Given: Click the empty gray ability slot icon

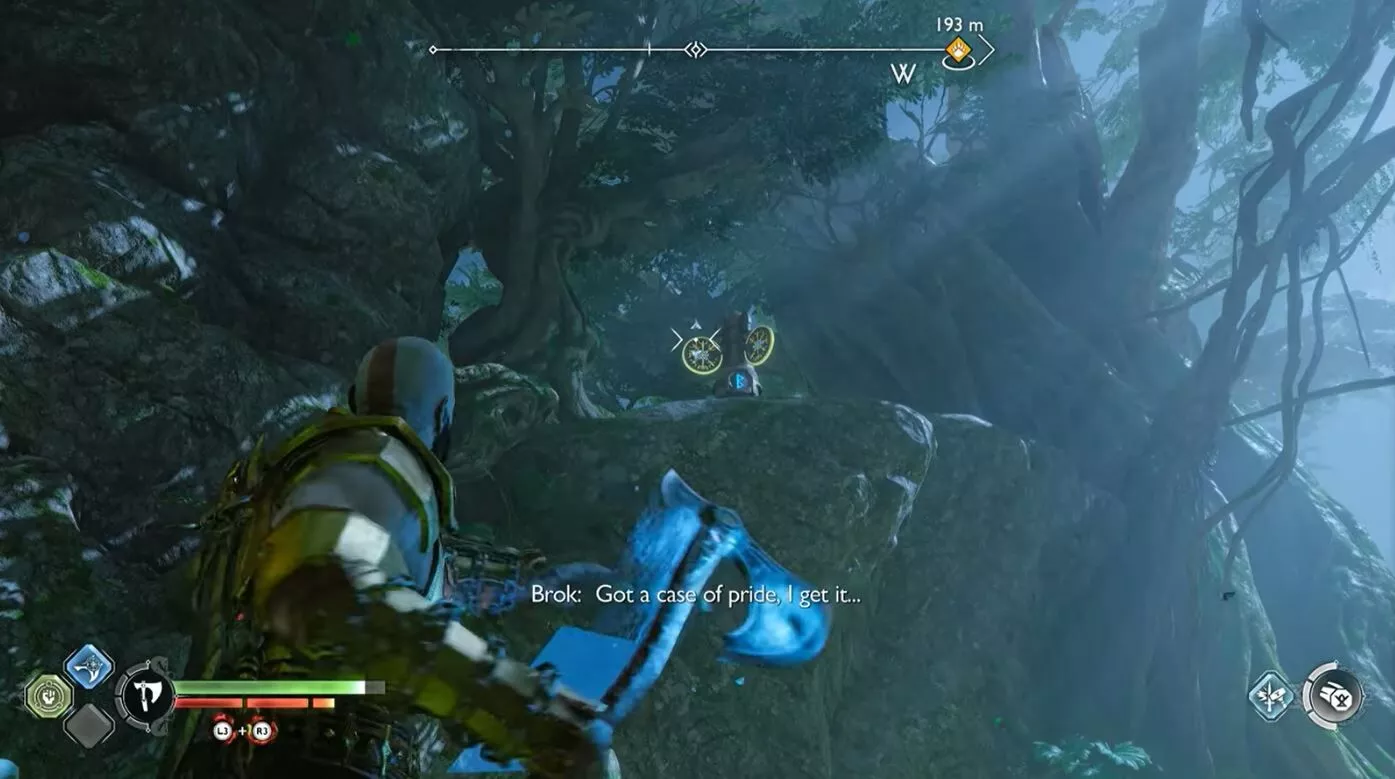Looking at the screenshot, I should point(89,725).
